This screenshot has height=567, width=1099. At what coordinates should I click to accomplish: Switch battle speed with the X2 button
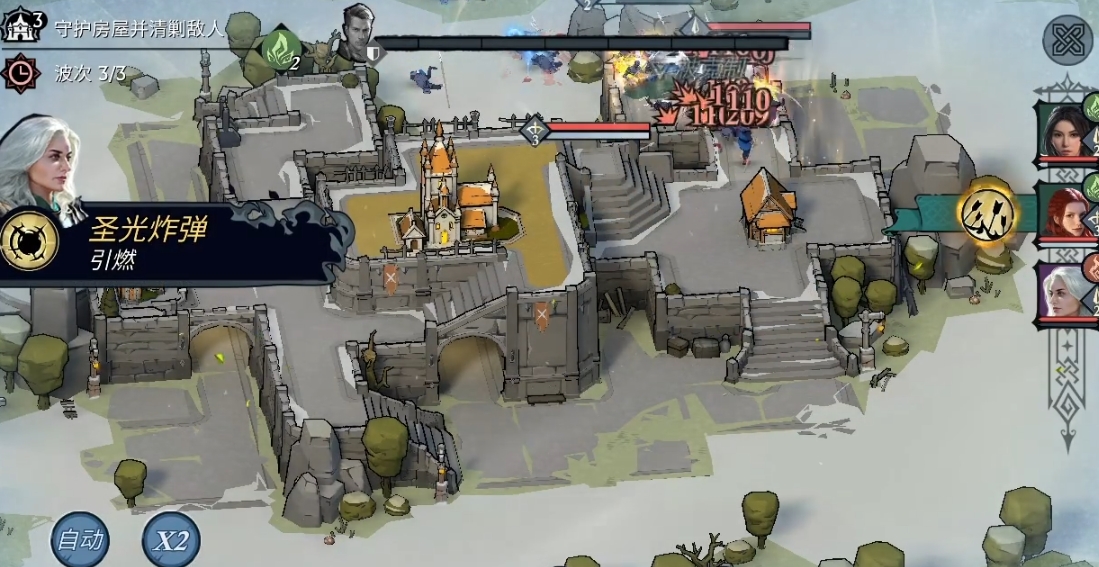click(171, 541)
